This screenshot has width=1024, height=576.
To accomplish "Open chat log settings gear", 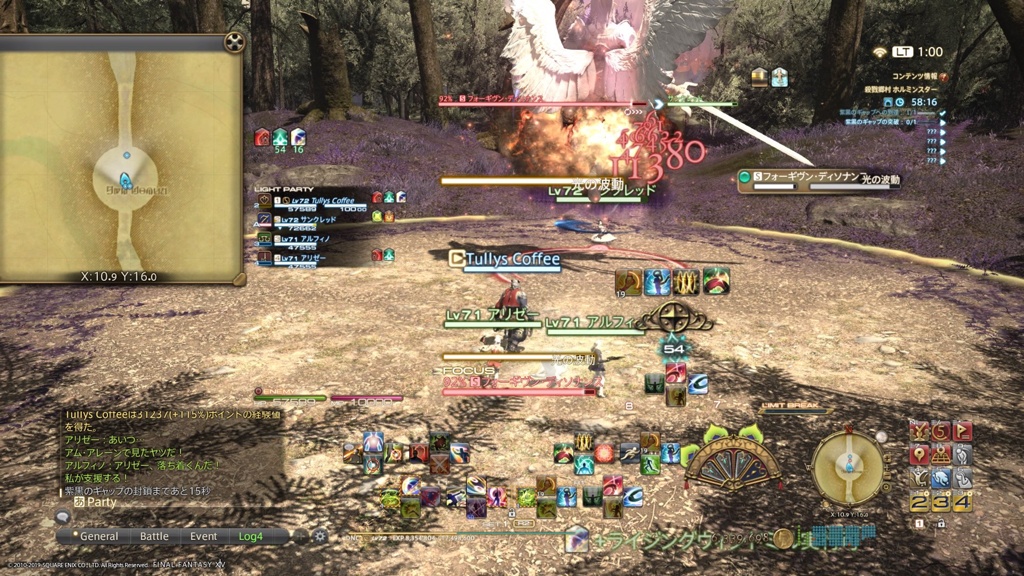I will (x=321, y=536).
